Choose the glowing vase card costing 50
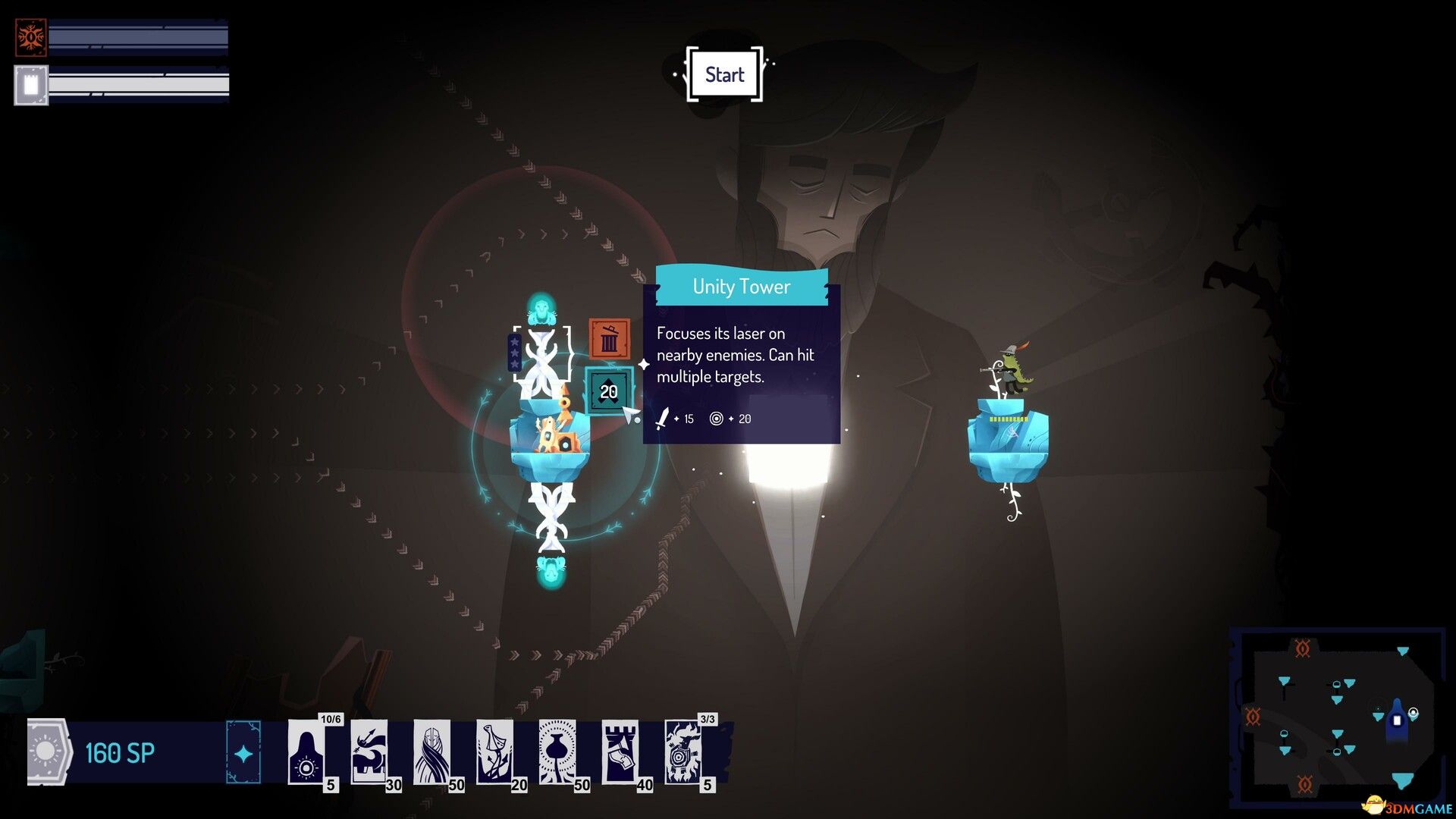This screenshot has height=819, width=1456. pos(558,753)
